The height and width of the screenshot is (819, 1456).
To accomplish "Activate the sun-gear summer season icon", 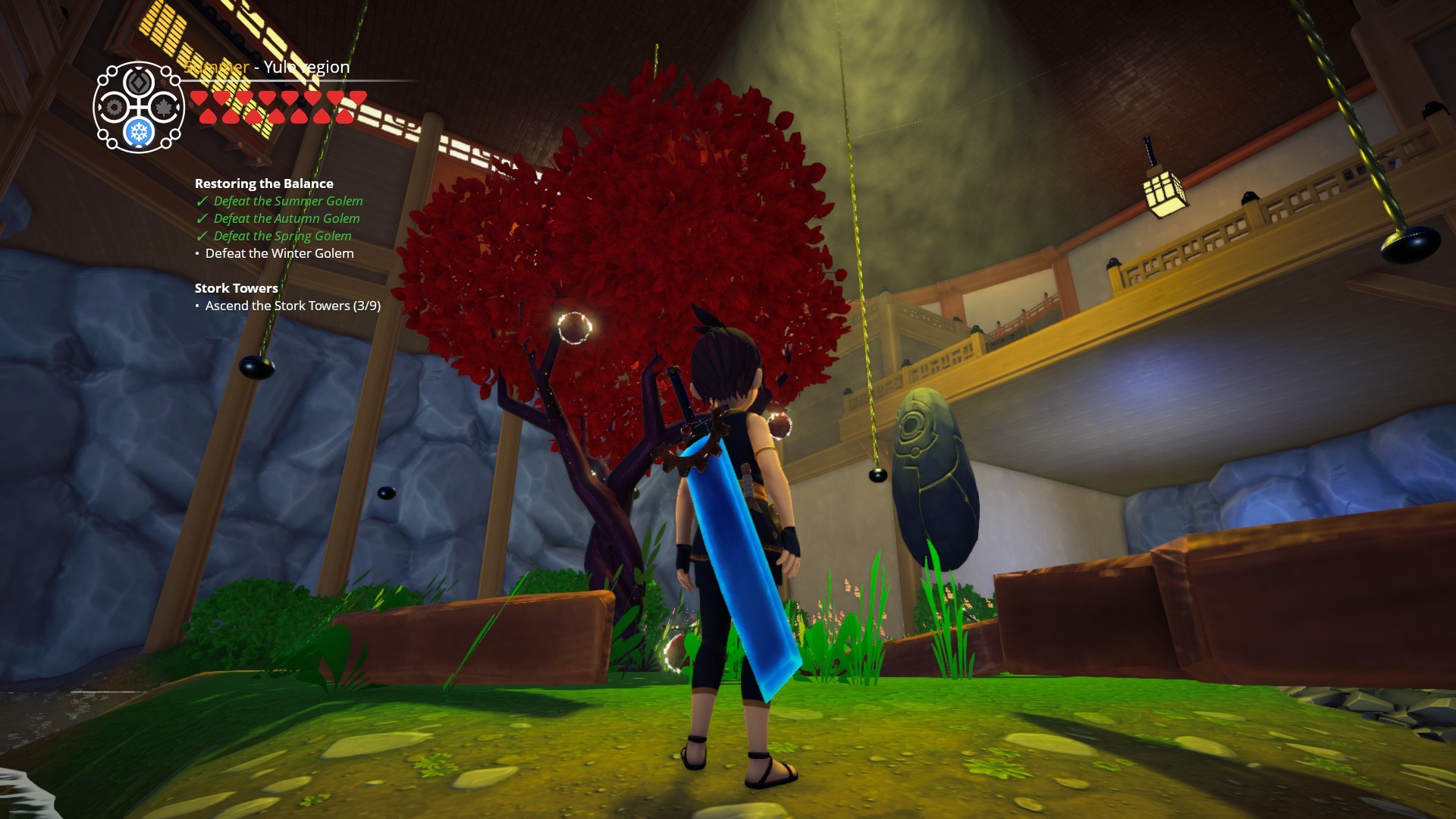I will tap(114, 108).
